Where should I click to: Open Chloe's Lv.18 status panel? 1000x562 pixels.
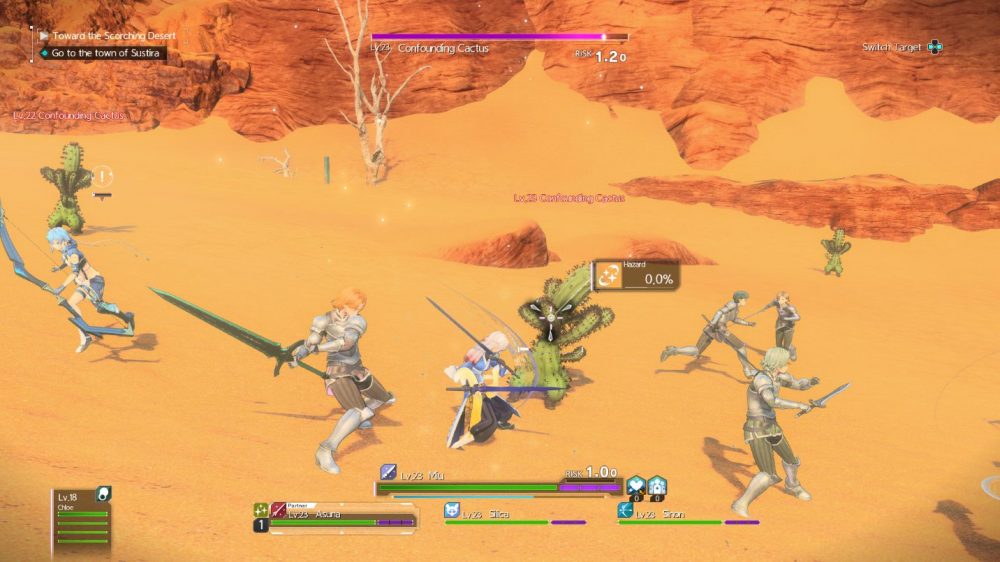click(x=82, y=520)
